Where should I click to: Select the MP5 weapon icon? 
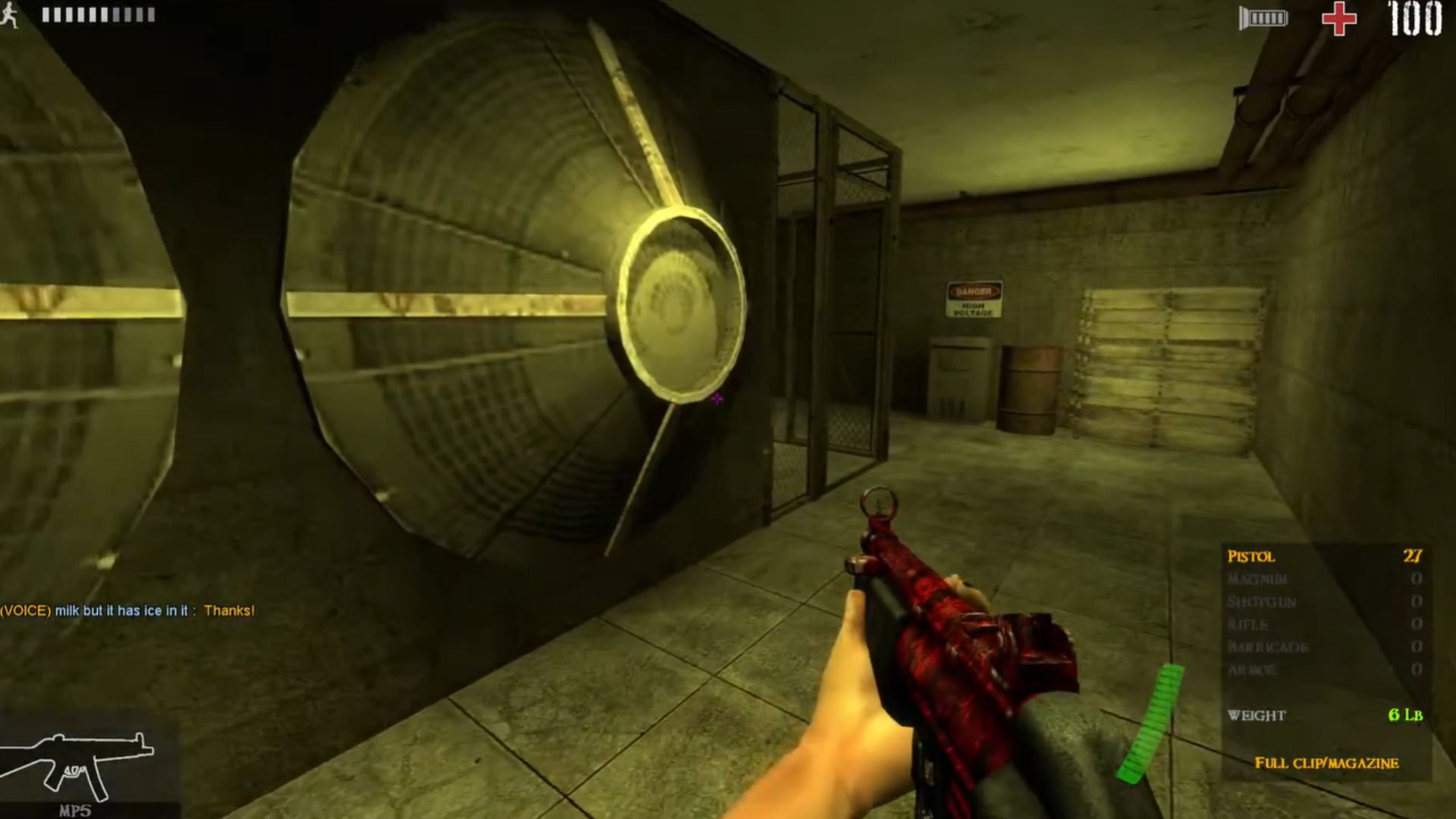[77, 761]
